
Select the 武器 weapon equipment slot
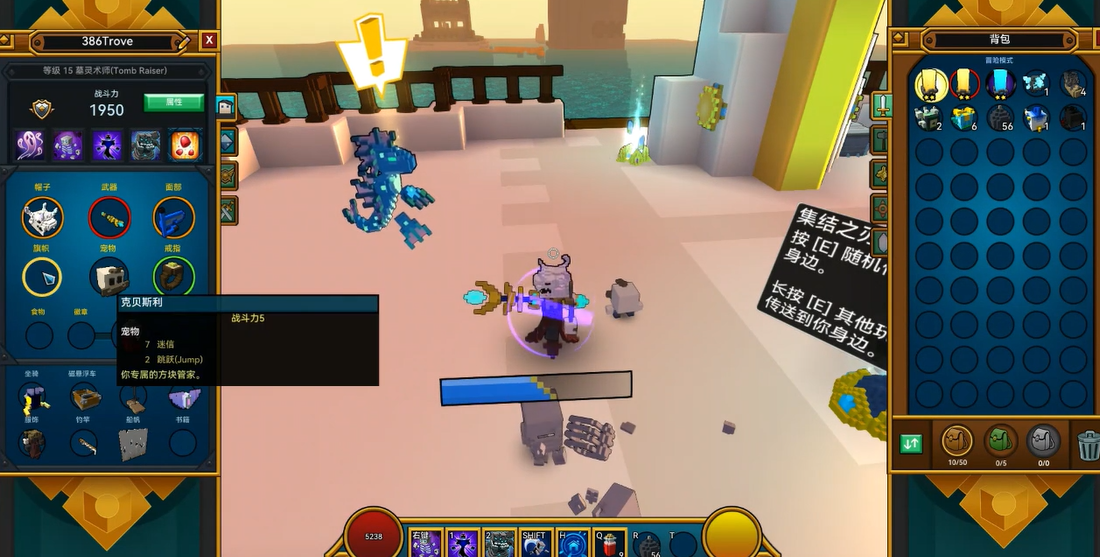click(109, 217)
